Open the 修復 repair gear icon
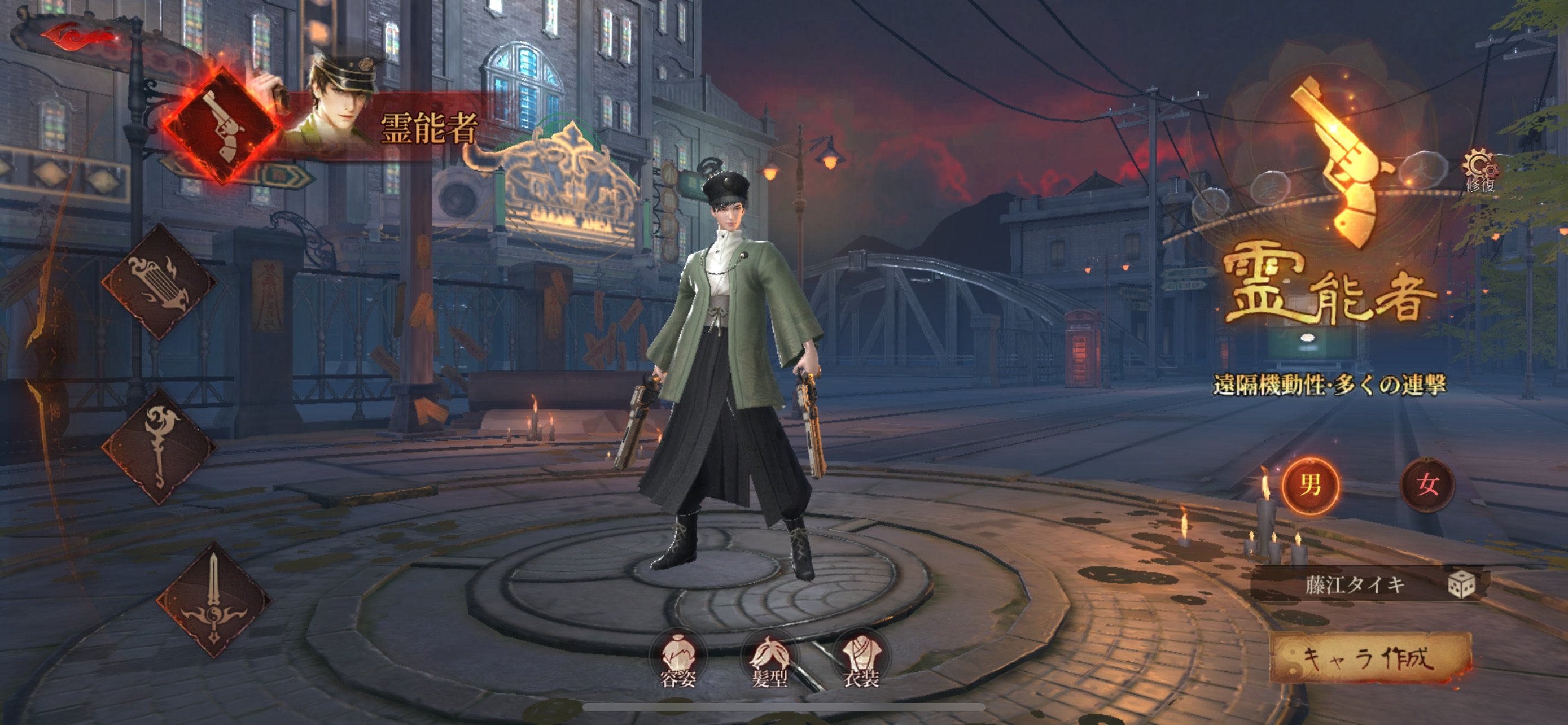The width and height of the screenshot is (1568, 725). (1480, 169)
